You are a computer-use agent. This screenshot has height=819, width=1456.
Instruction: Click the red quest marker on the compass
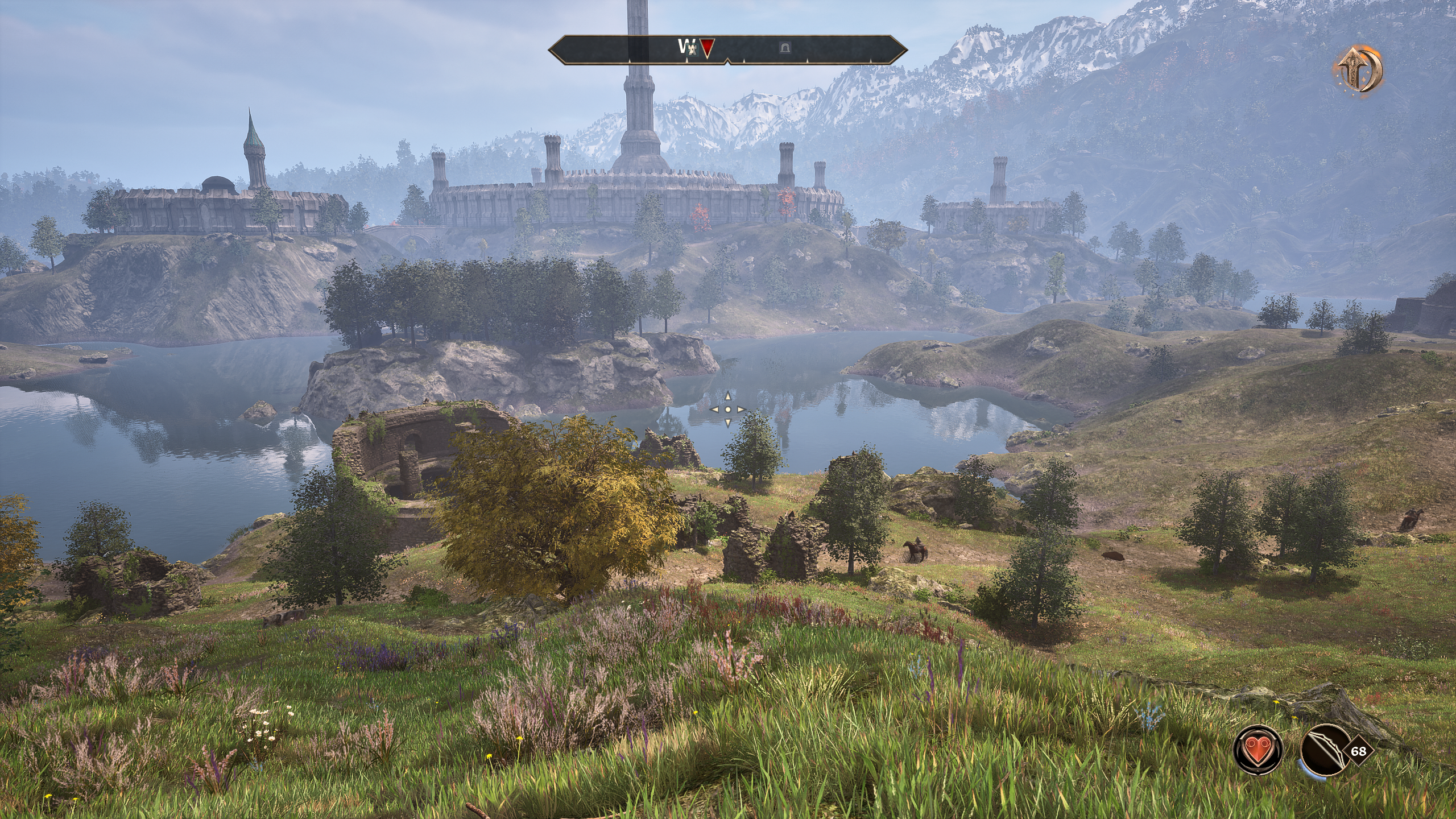[706, 48]
